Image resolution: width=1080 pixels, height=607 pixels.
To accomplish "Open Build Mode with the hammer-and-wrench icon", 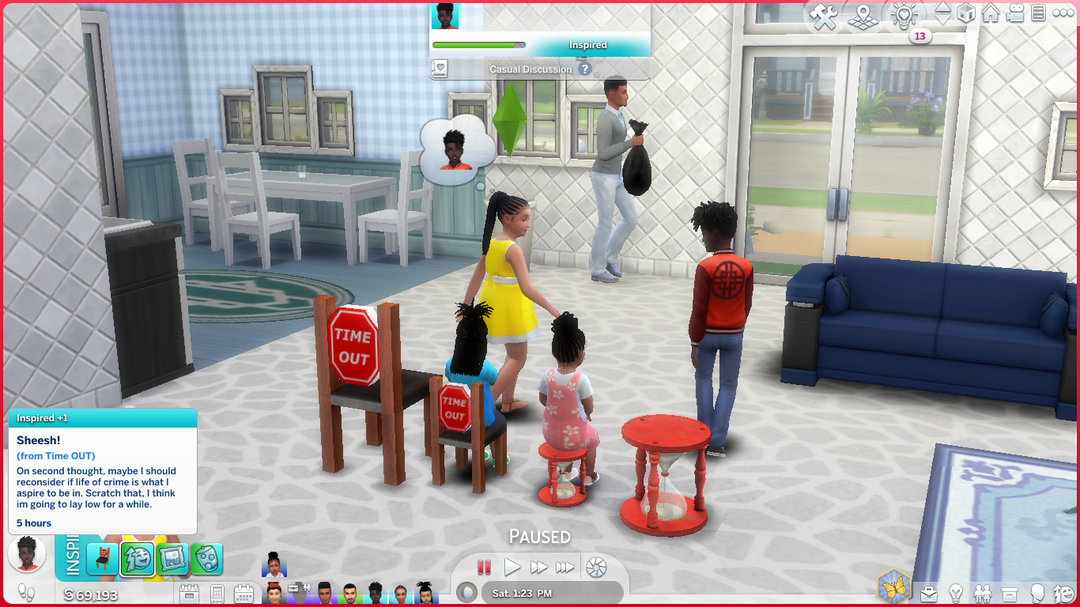I will [823, 15].
